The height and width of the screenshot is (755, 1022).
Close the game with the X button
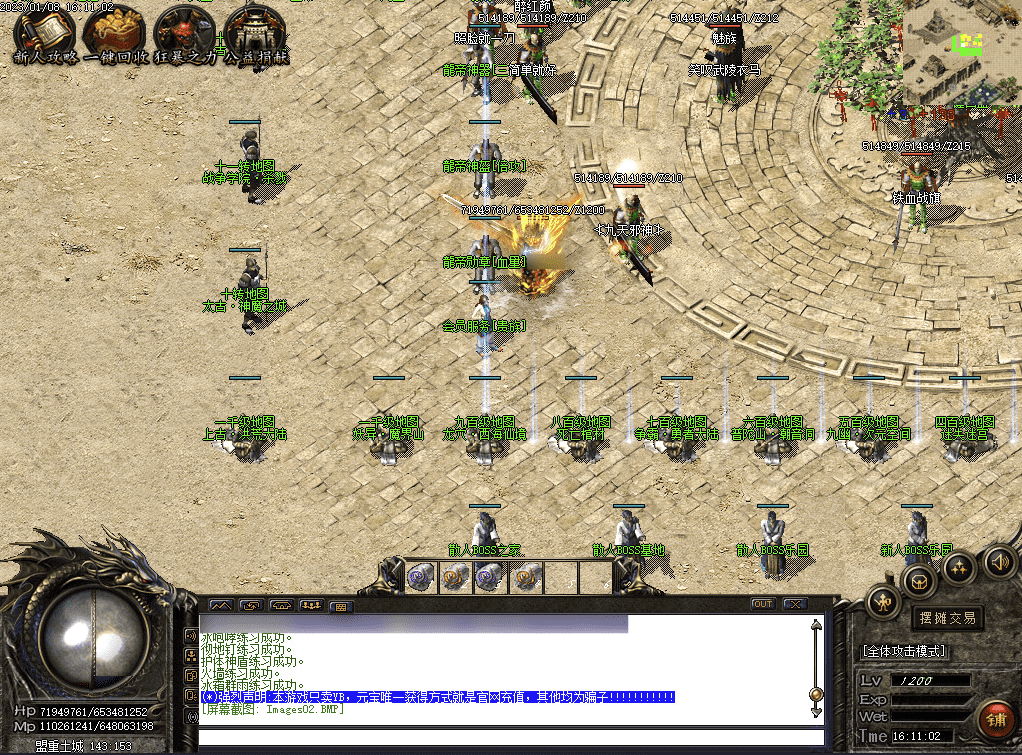(x=795, y=604)
